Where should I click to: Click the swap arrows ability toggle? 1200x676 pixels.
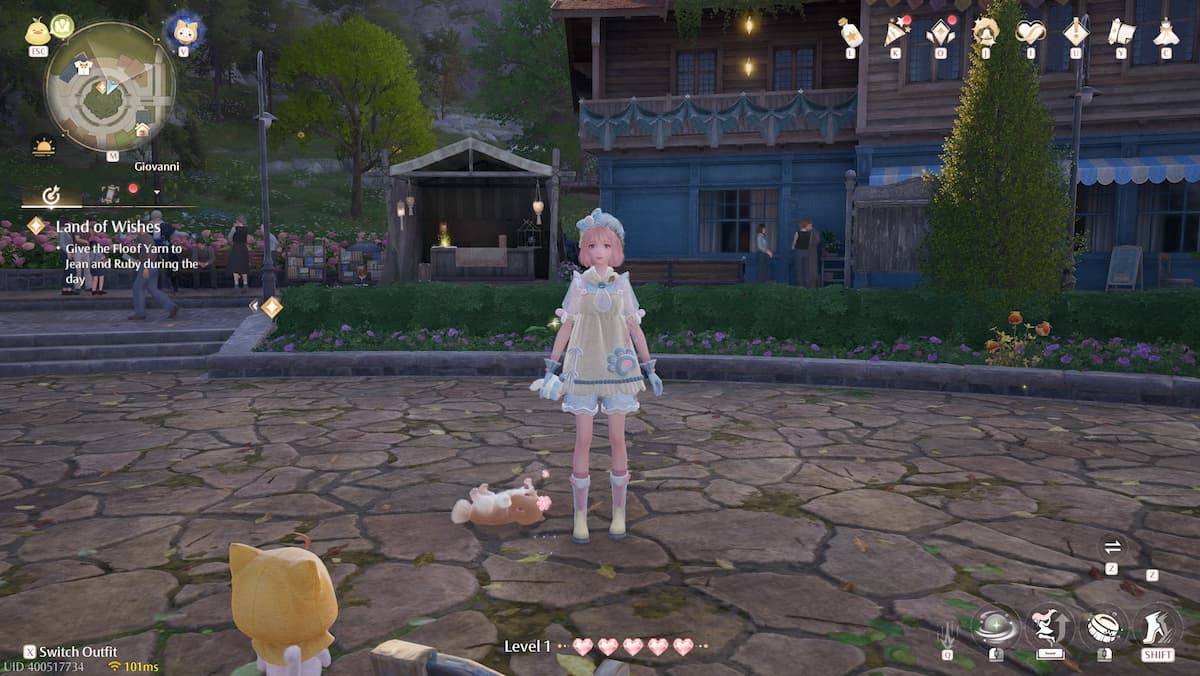pyautogui.click(x=1112, y=547)
